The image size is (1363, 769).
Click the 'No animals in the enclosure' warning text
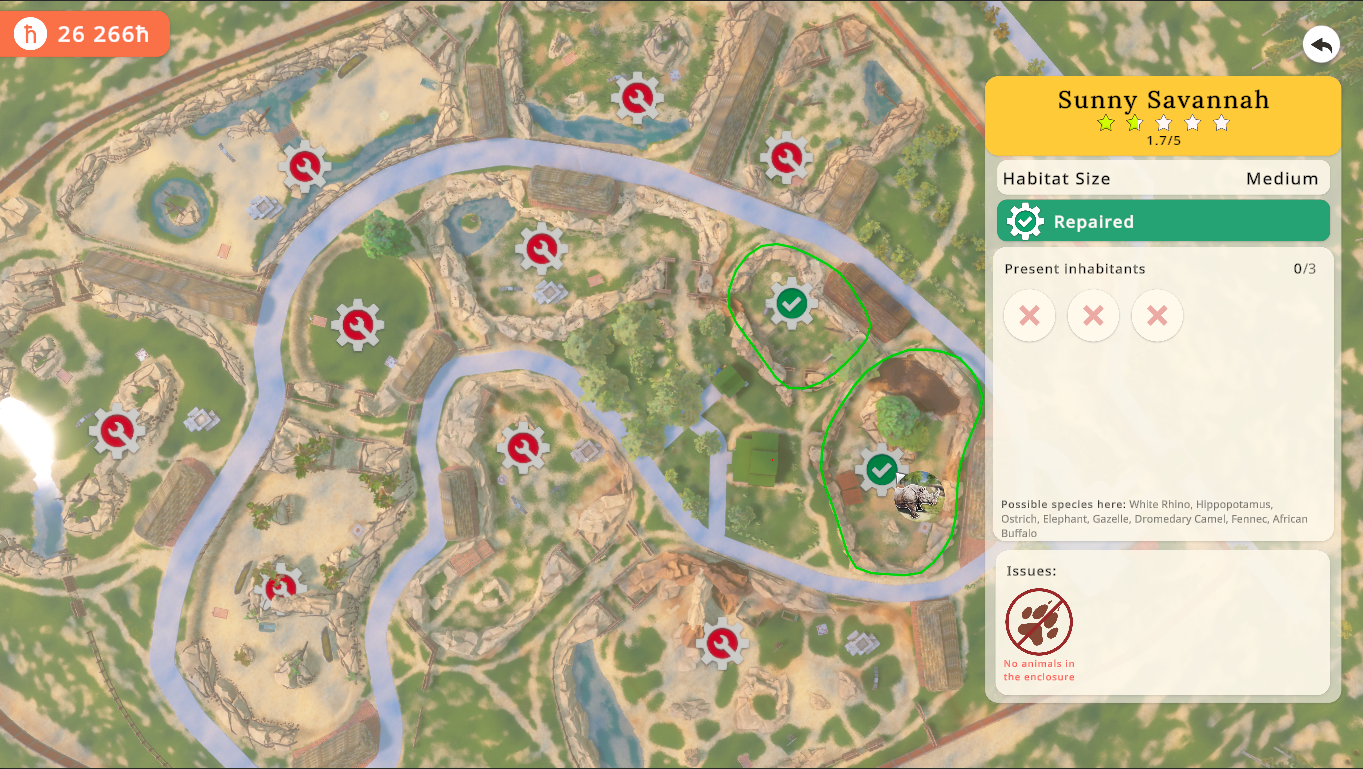pyautogui.click(x=1040, y=669)
